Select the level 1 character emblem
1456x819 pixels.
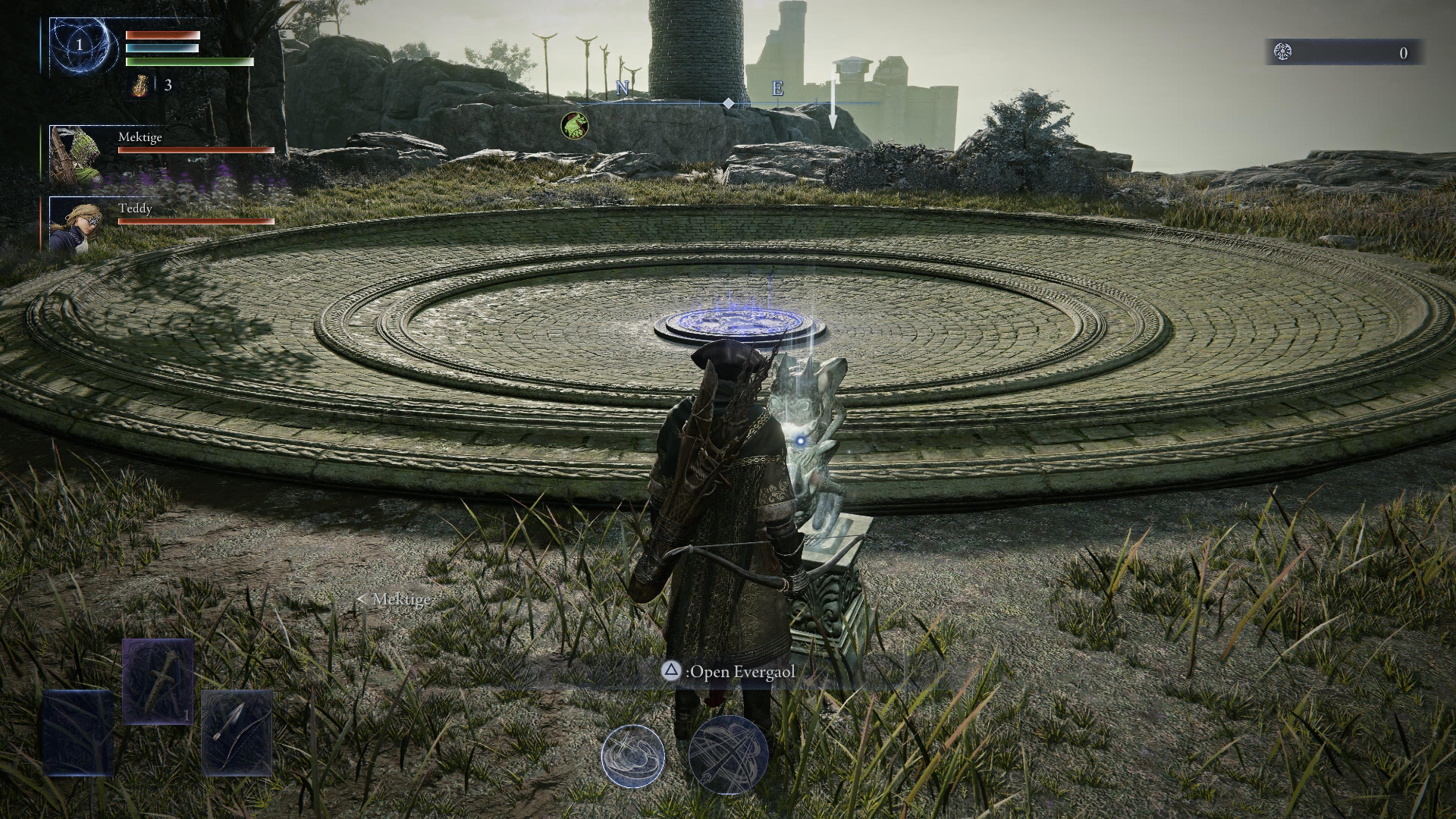tap(80, 45)
